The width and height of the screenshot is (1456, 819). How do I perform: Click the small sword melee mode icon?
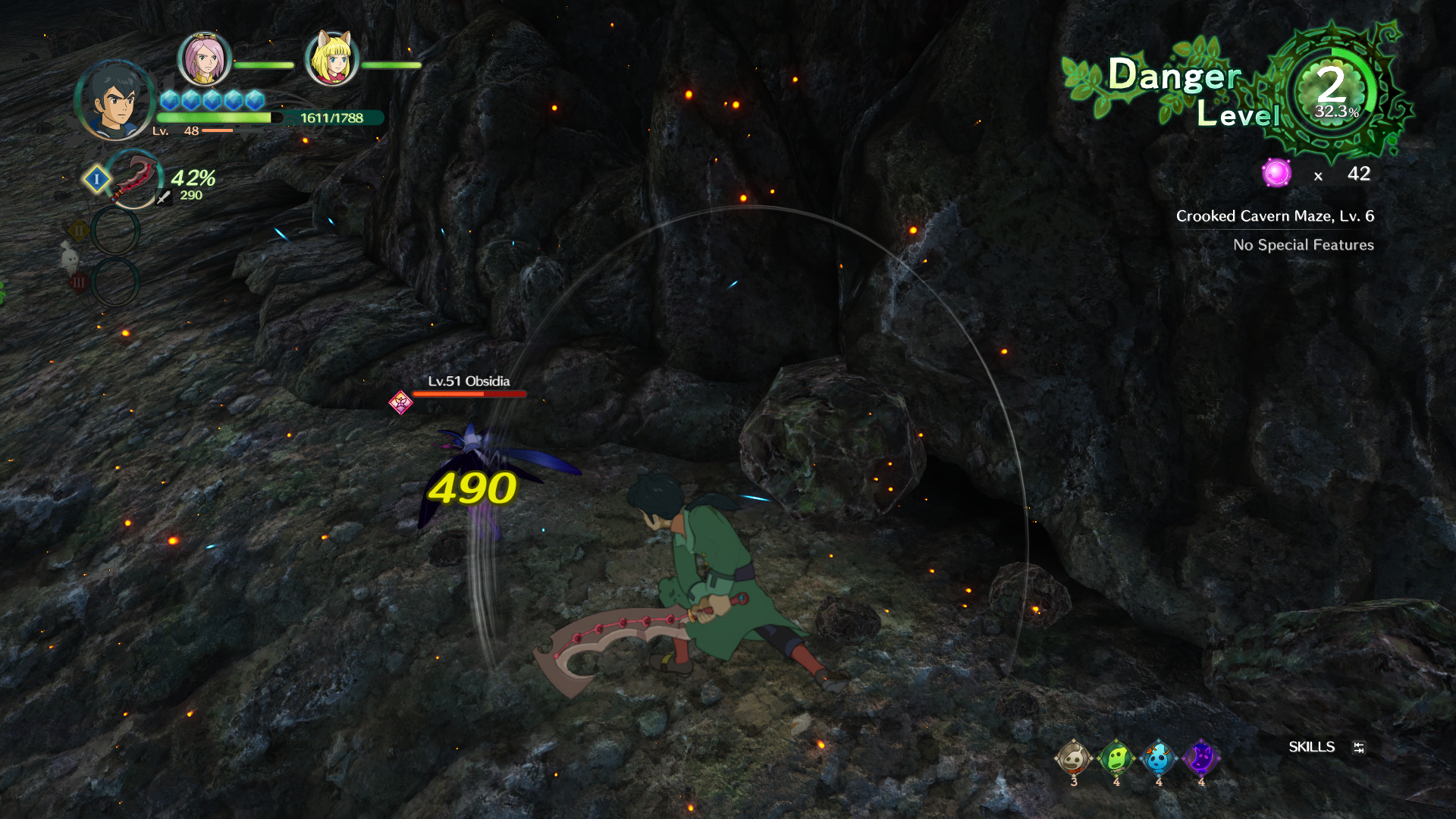[x=163, y=197]
